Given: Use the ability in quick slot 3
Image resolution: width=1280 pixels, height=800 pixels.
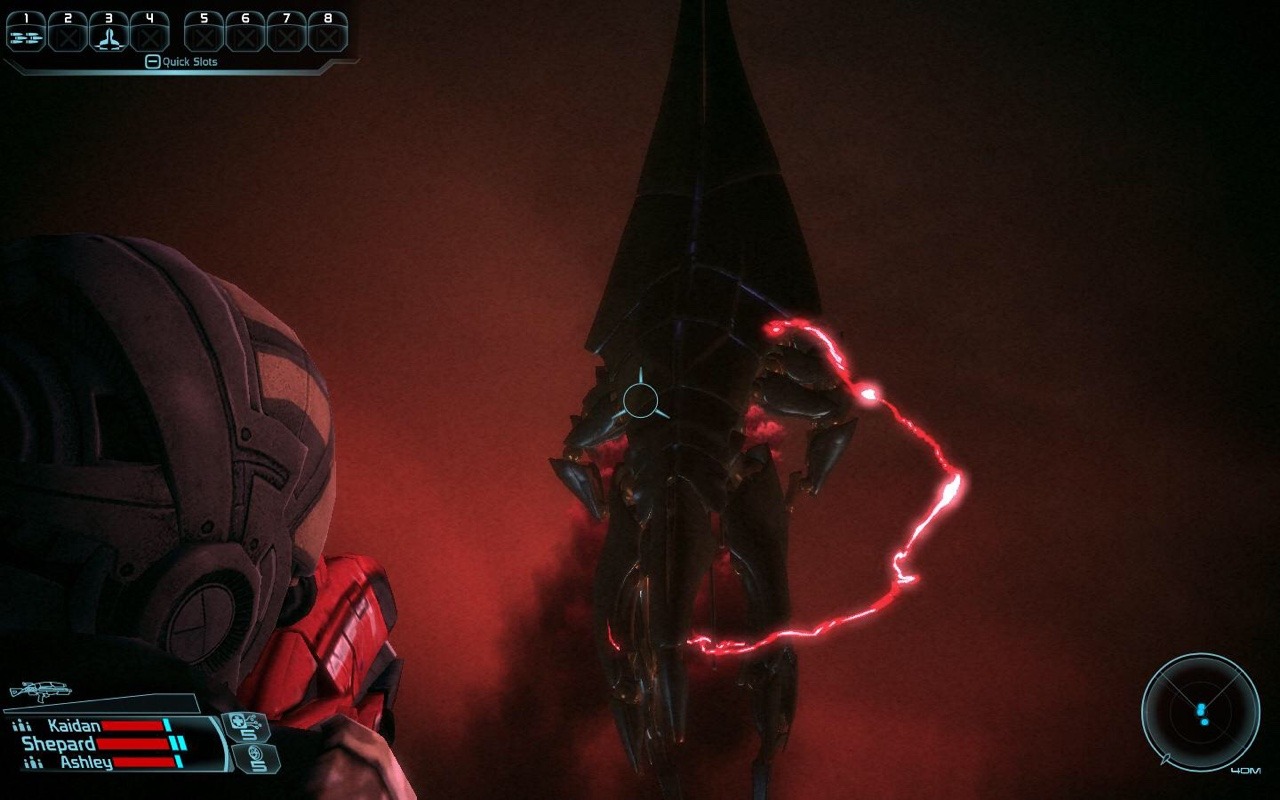Looking at the screenshot, I should [x=108, y=34].
